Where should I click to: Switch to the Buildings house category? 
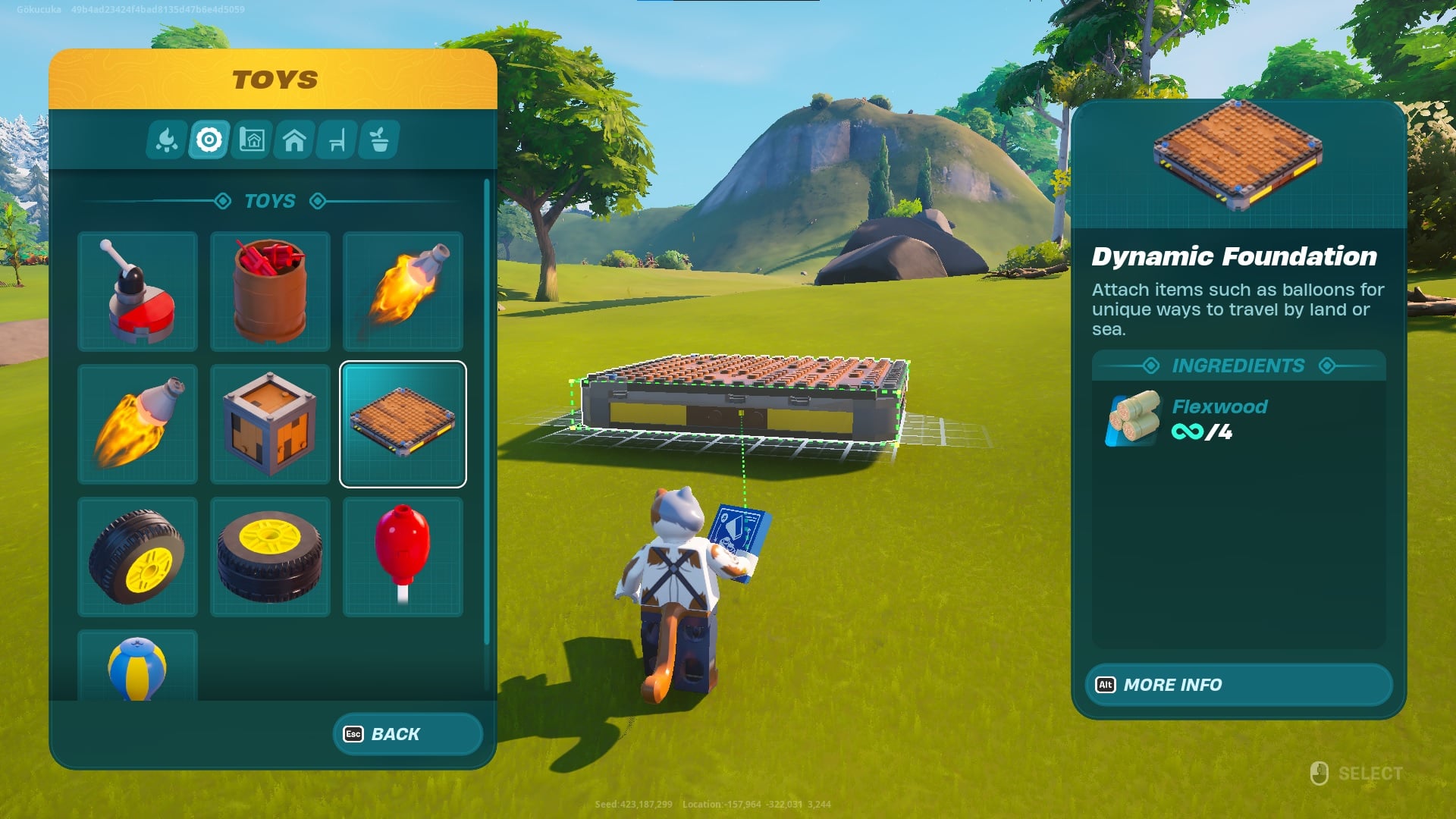[x=294, y=140]
